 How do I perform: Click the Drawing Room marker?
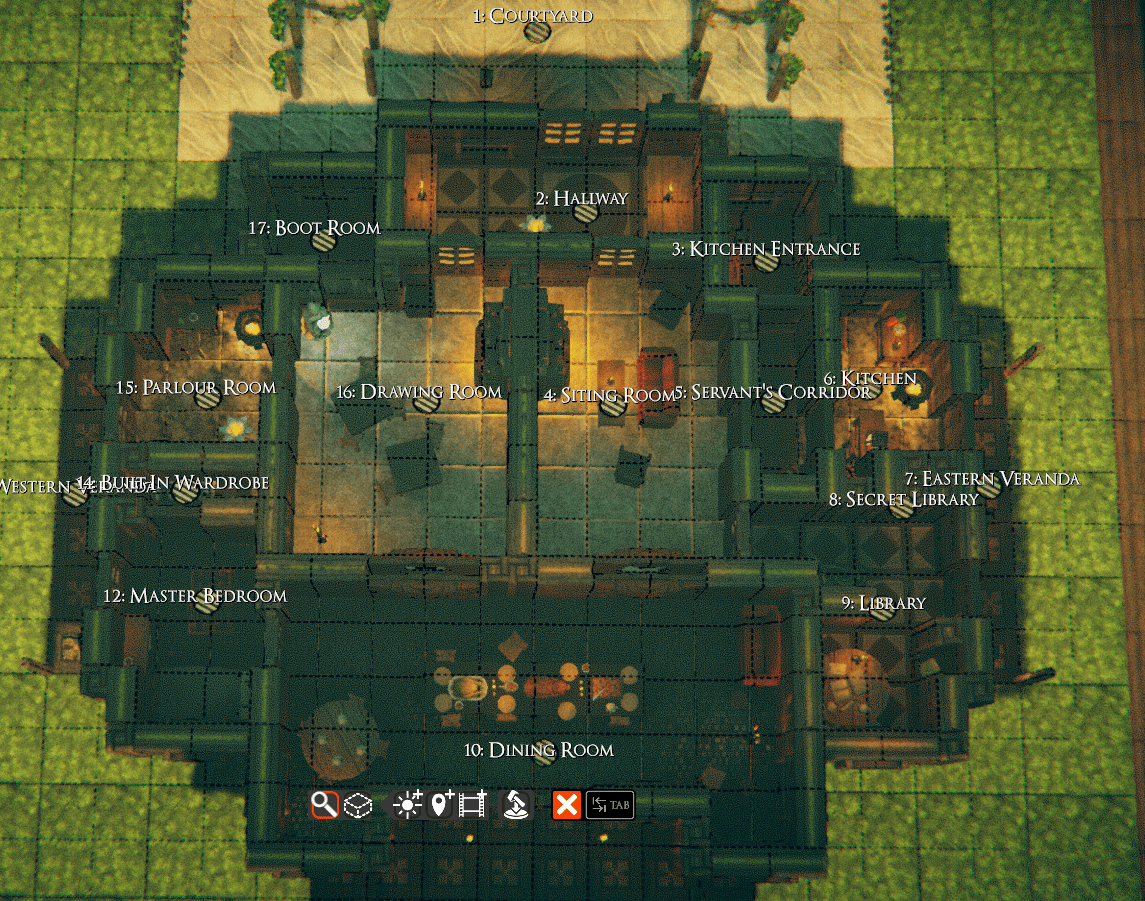(x=427, y=405)
